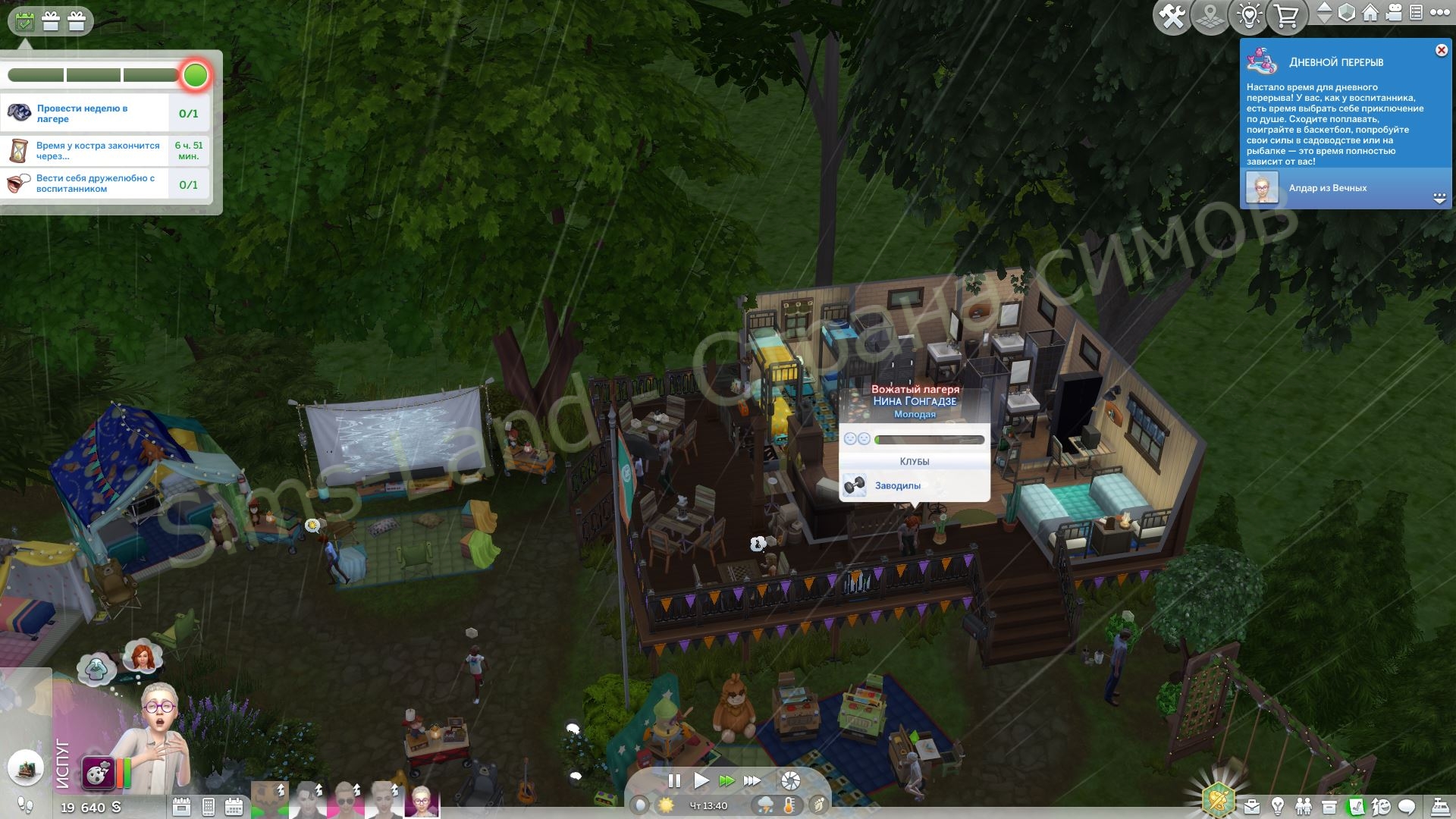The width and height of the screenshot is (1456, 819).
Task: Click Нина Гонгадзе's relationship progress bar
Action: (929, 439)
